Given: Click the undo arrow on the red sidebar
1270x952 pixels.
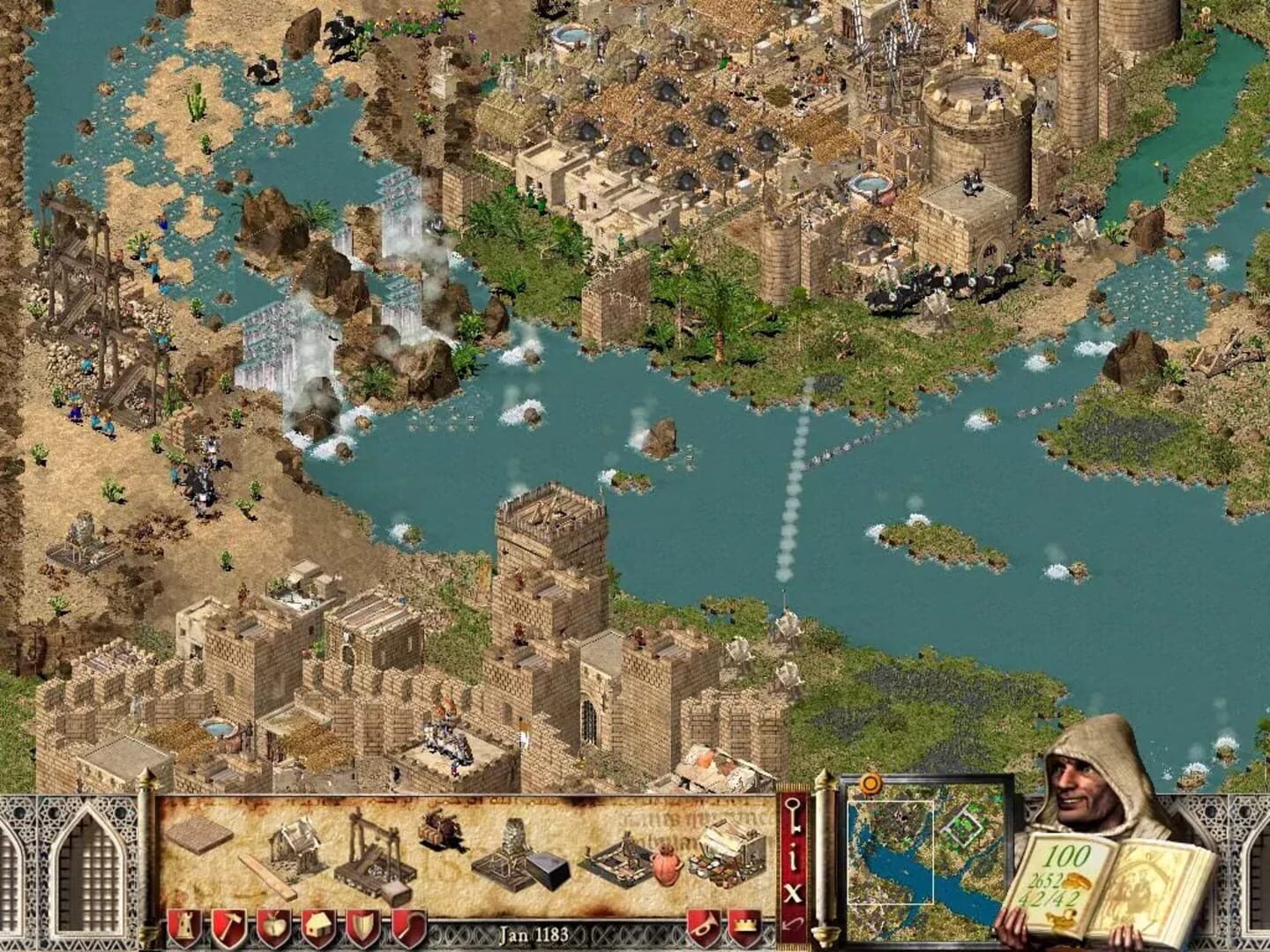Looking at the screenshot, I should pos(793,923).
